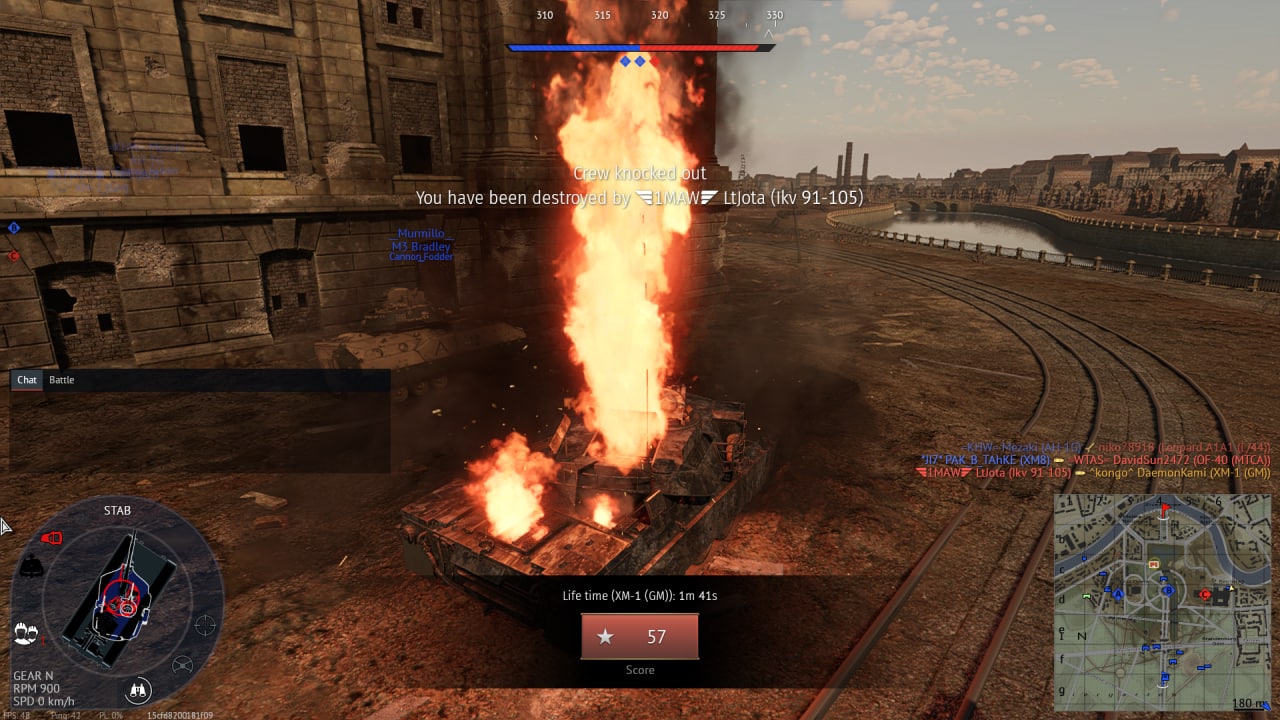Screen dimensions: 1280x720
Task: Click the steering wheel driver icon
Action: click(182, 665)
